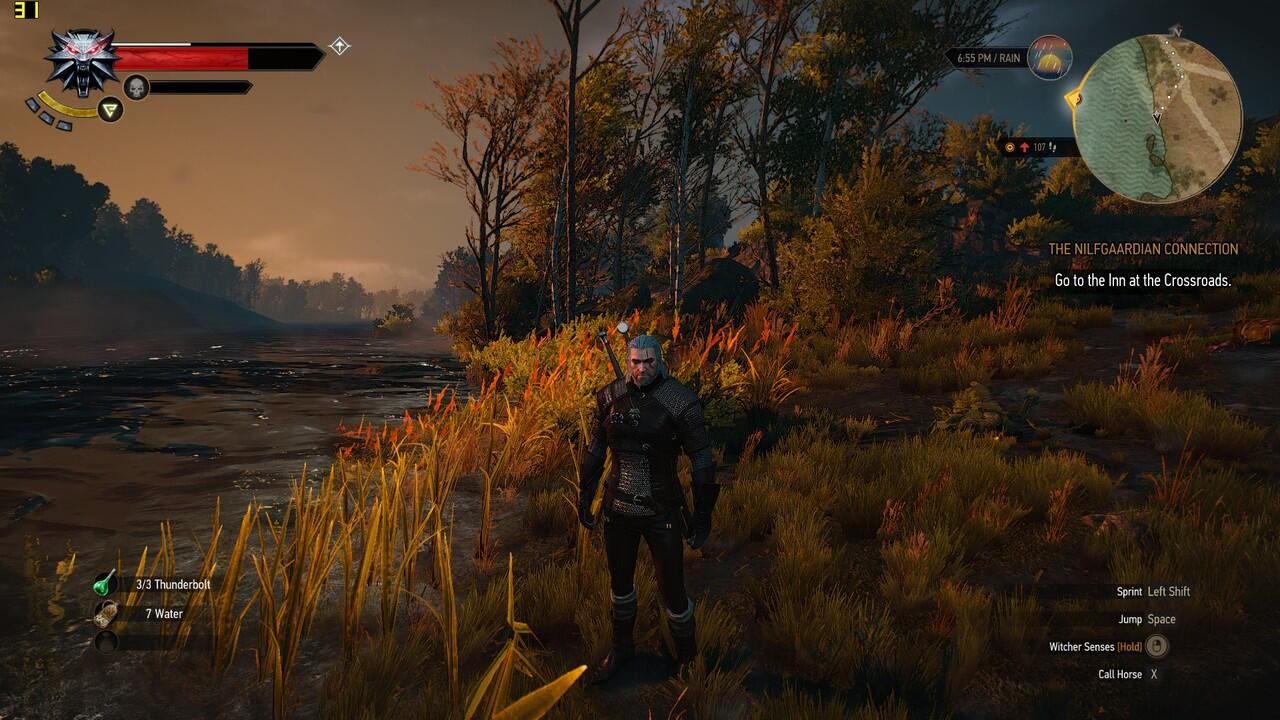The height and width of the screenshot is (720, 1280).
Task: Select the Water consumable slot
Action: coord(106,613)
